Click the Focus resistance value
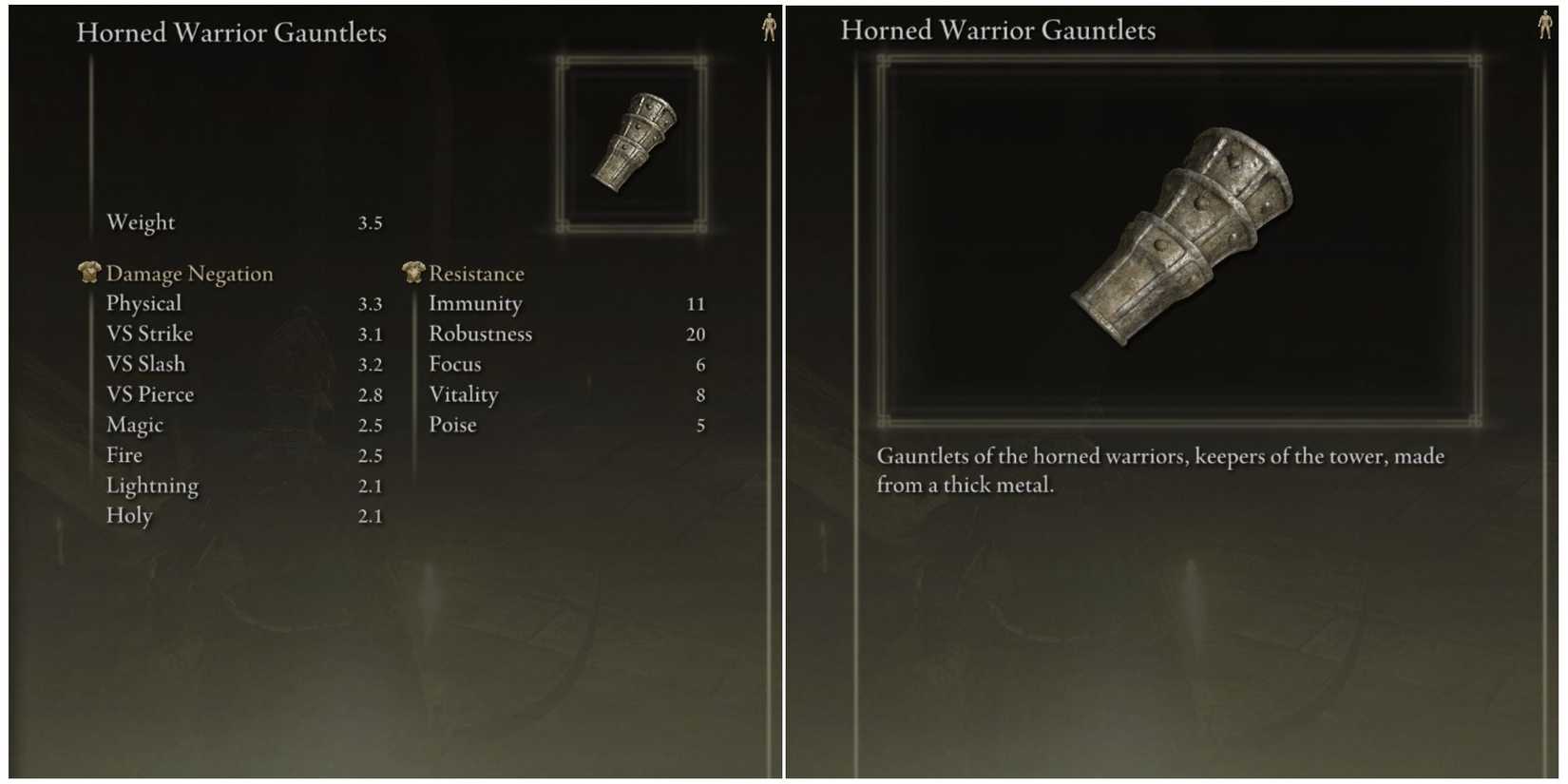The width and height of the screenshot is (1568, 784). tap(700, 364)
